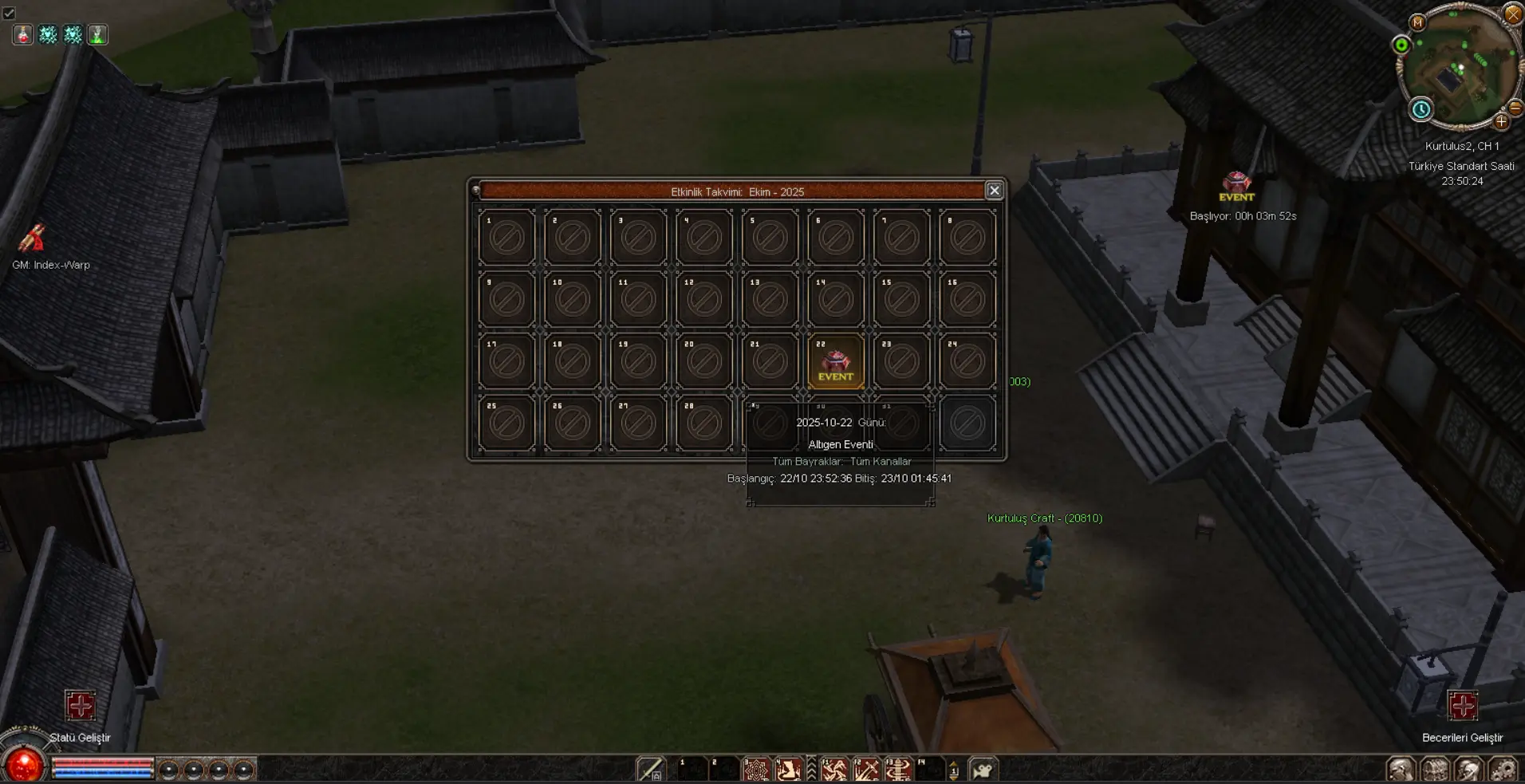This screenshot has width=1525, height=784.
Task: Open the large map with M button
Action: (1417, 22)
